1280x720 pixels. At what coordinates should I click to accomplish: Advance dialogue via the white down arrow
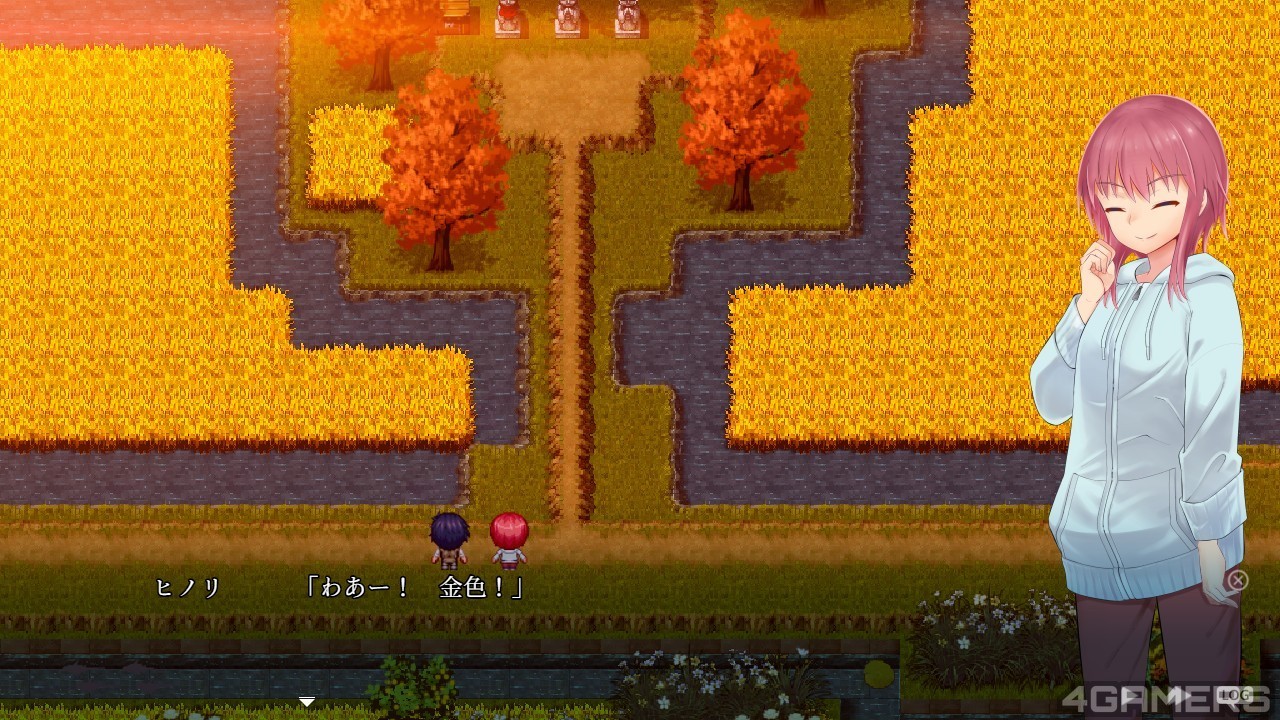tap(307, 701)
